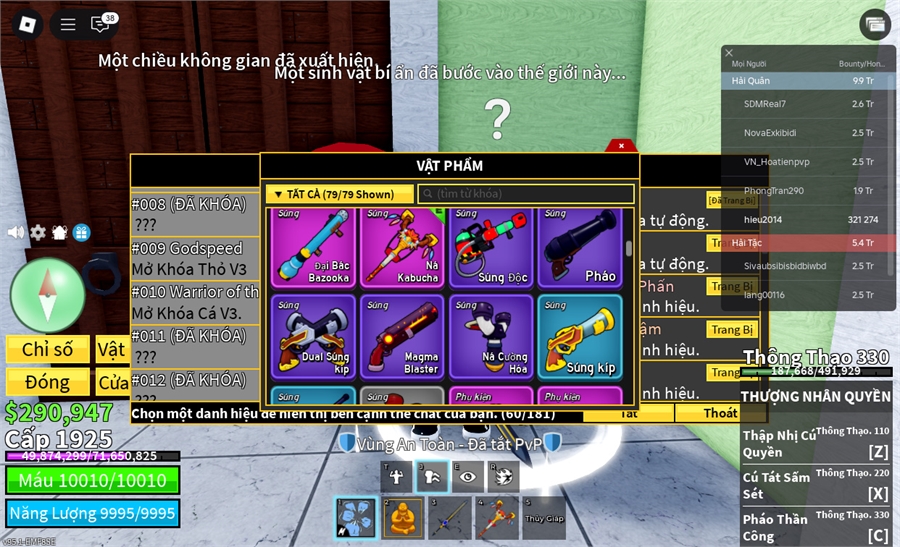Select the golden Buddha hotbar slot
The image size is (900, 547).
(x=402, y=518)
